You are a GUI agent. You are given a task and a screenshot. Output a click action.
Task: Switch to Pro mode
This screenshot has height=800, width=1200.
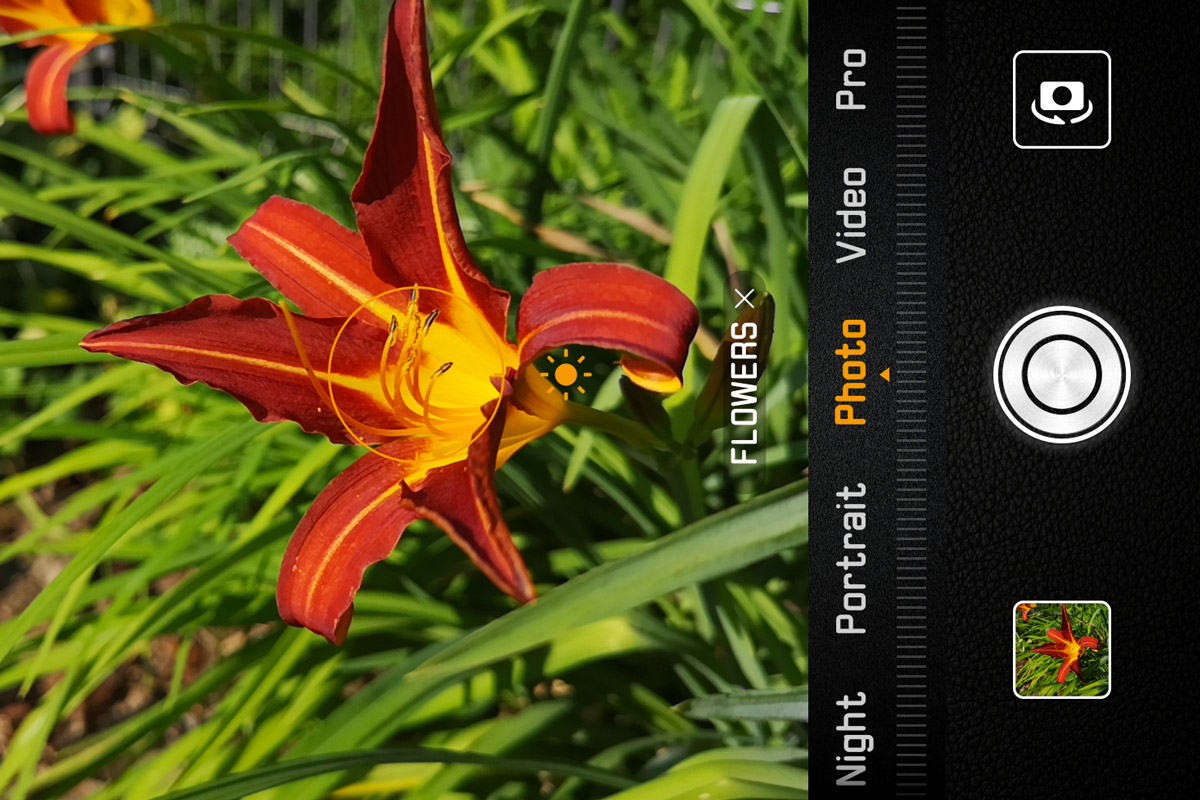pos(851,79)
